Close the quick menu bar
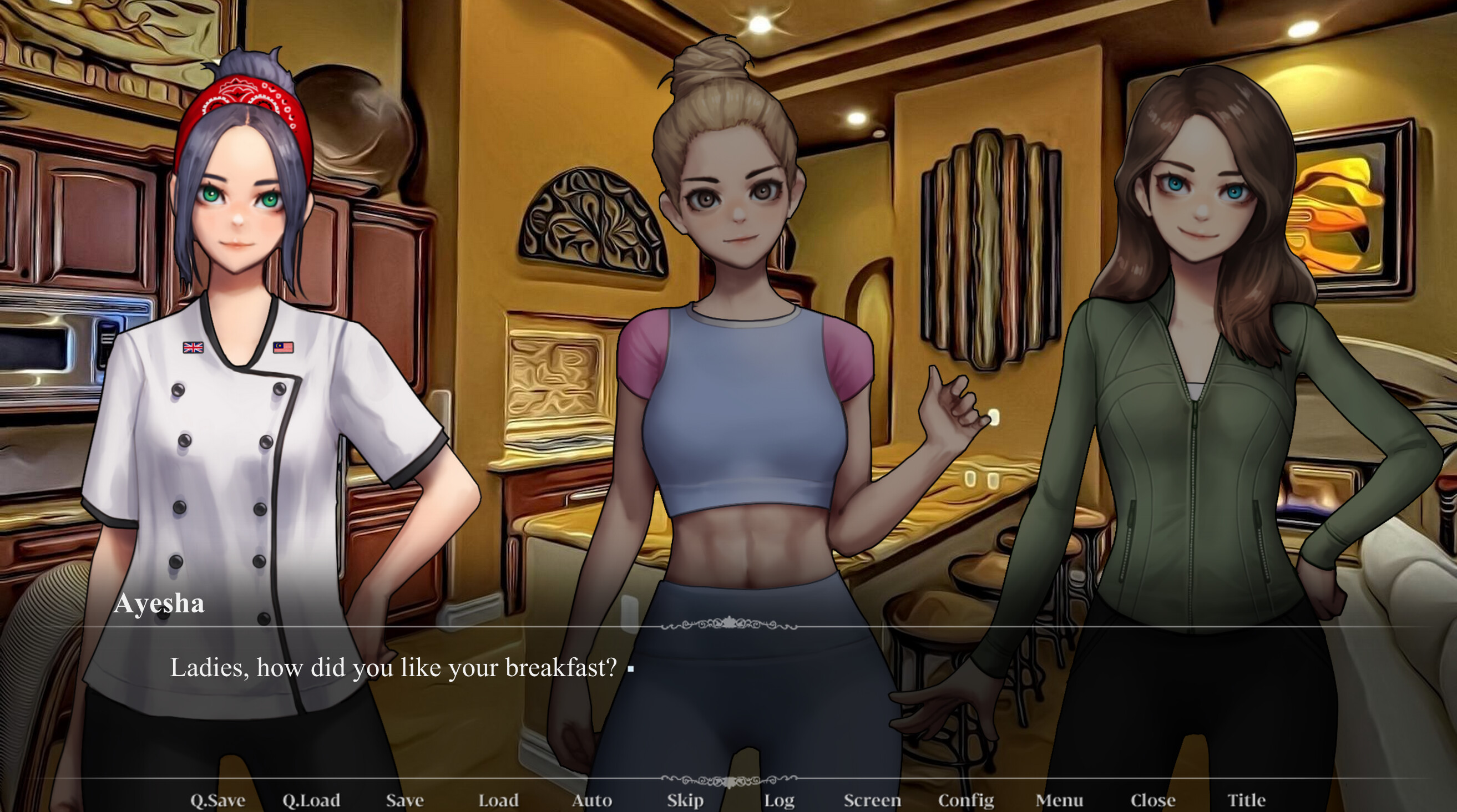The width and height of the screenshot is (1457, 812). point(1154,800)
